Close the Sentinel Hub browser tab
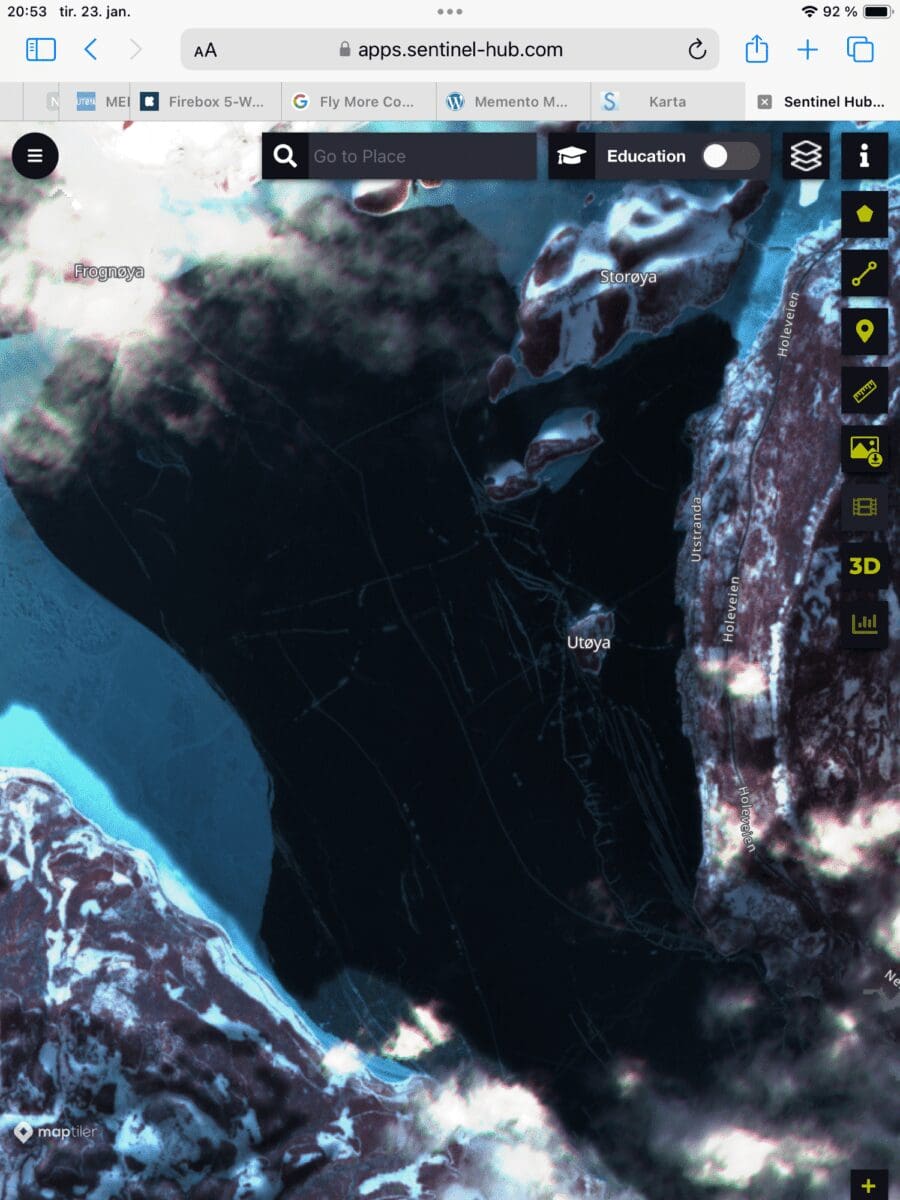The height and width of the screenshot is (1200, 900). tap(764, 101)
